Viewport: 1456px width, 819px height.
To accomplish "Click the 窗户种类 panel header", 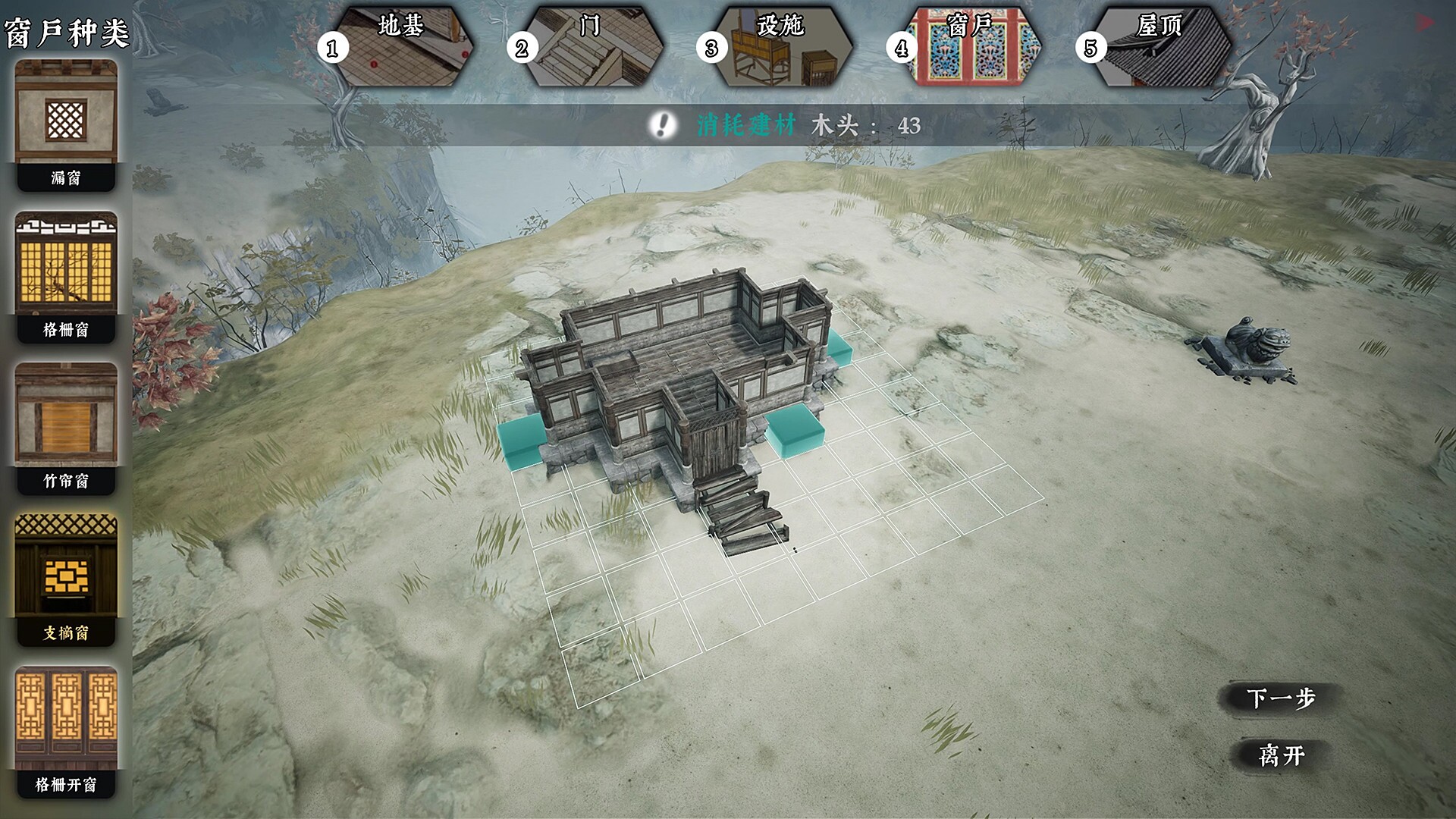I will click(66, 32).
